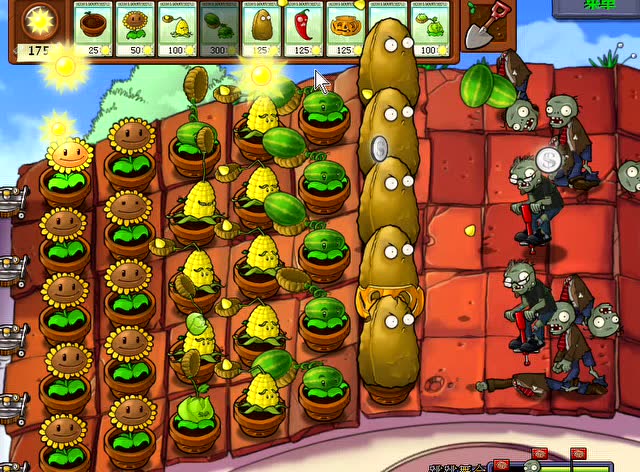Choose the Kernel-pult seed packet
This screenshot has height=472, width=640.
(x=178, y=26)
